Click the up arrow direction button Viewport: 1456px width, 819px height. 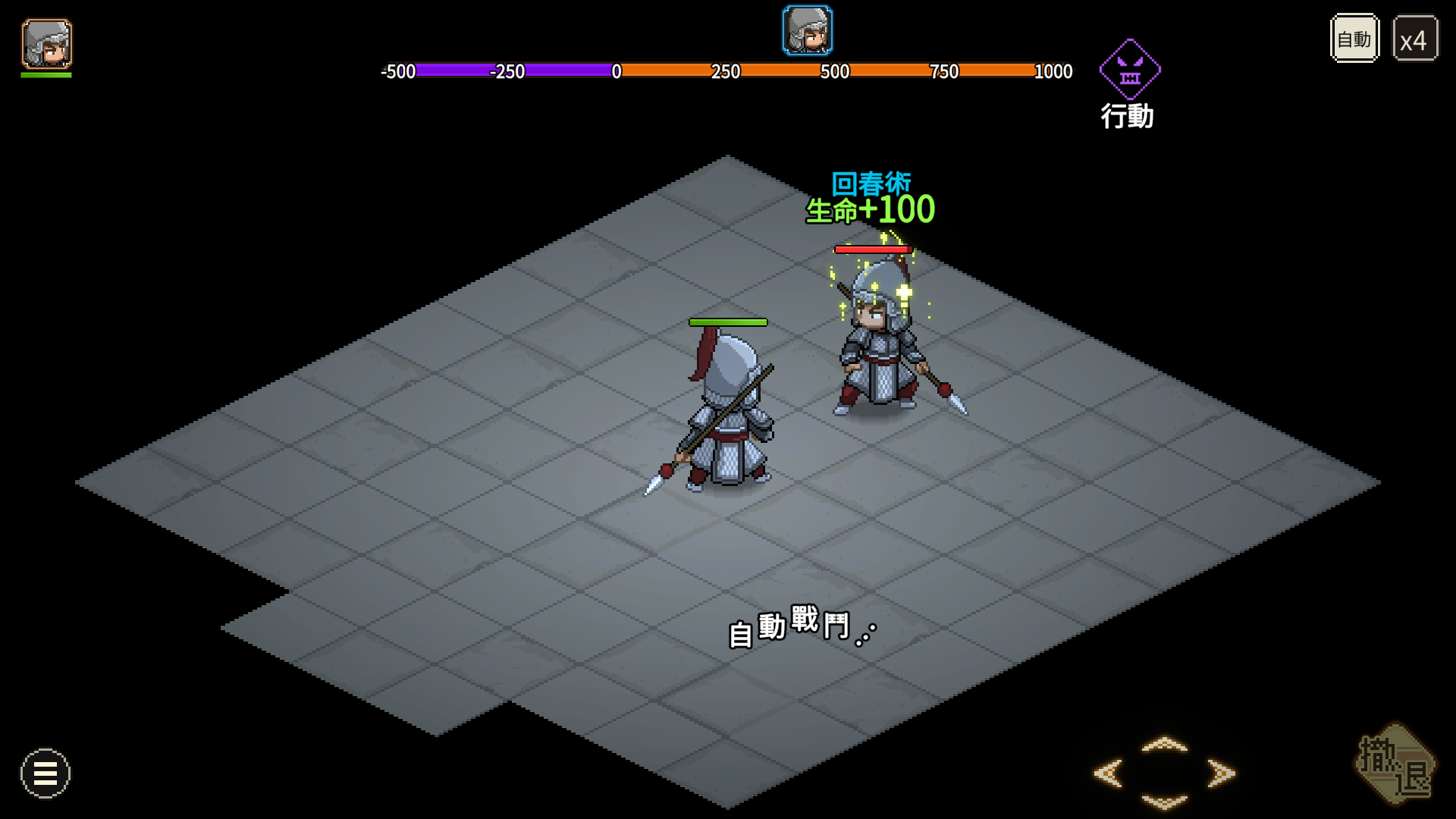1164,745
